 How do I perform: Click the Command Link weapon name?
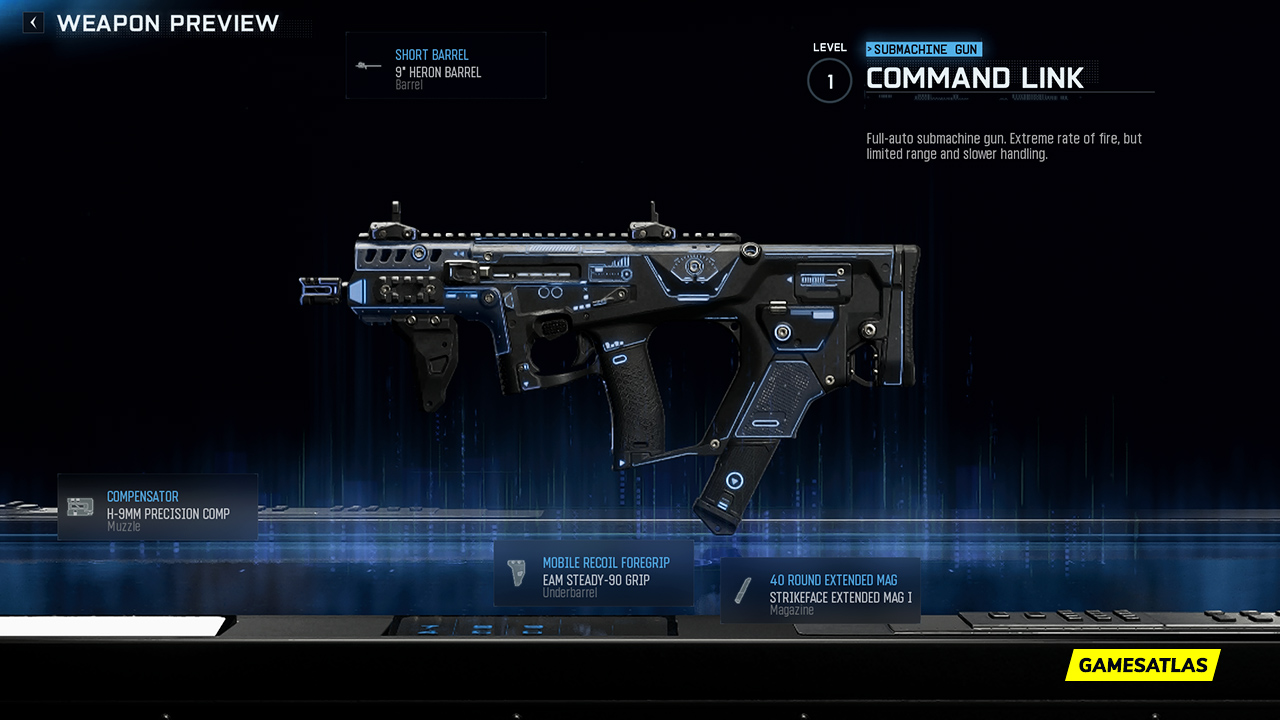975,78
